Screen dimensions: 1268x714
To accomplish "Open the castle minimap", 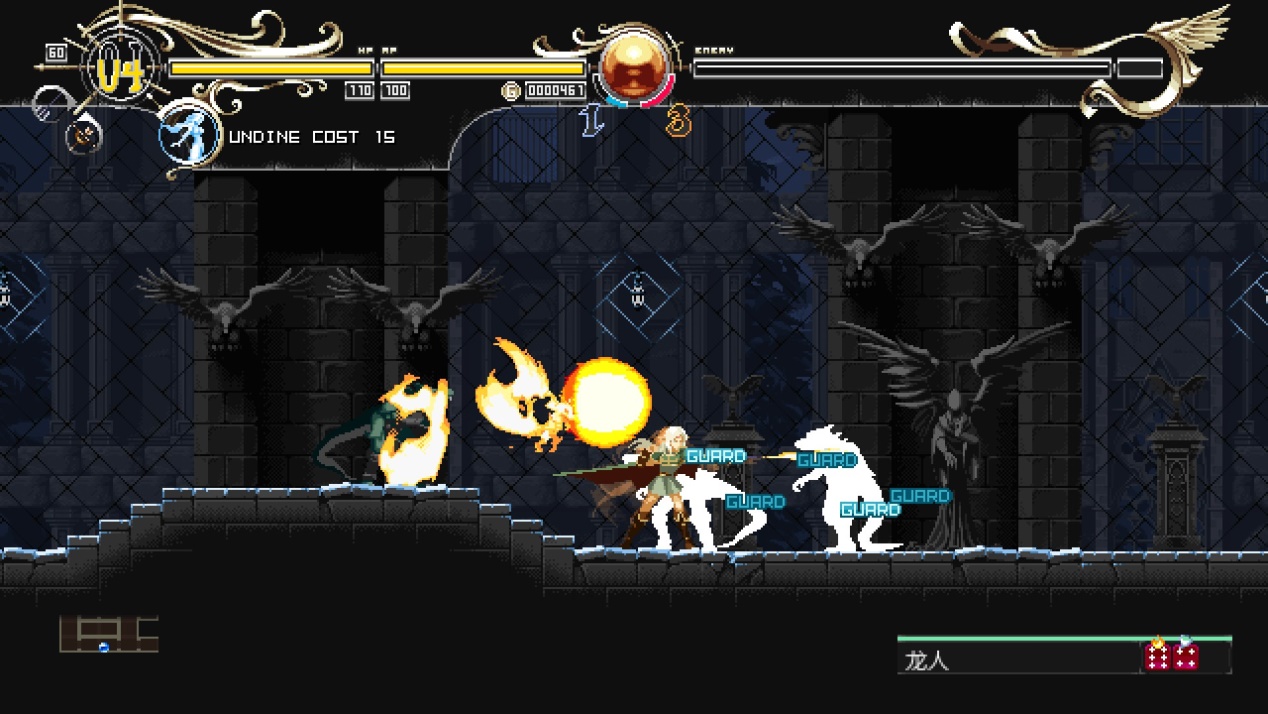I will [108, 634].
